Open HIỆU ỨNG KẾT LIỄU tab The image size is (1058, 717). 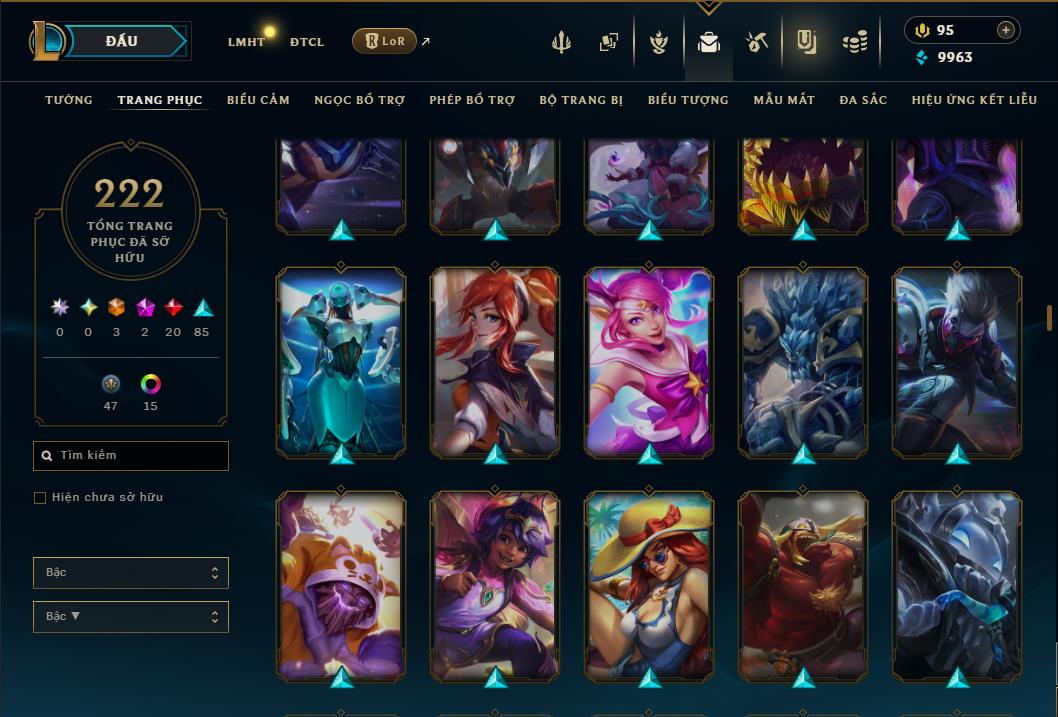(974, 100)
